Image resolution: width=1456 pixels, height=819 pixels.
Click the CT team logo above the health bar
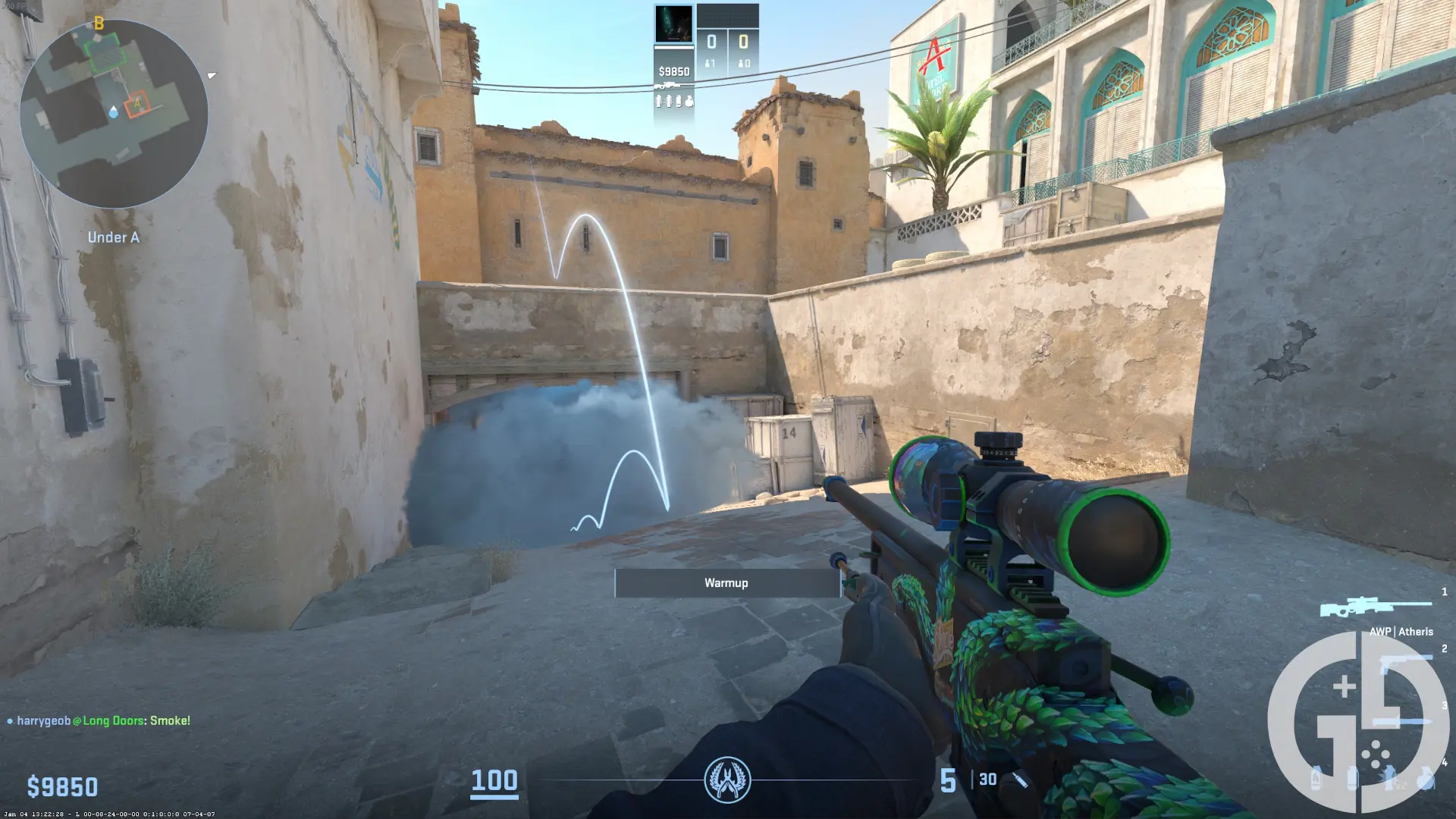728,780
